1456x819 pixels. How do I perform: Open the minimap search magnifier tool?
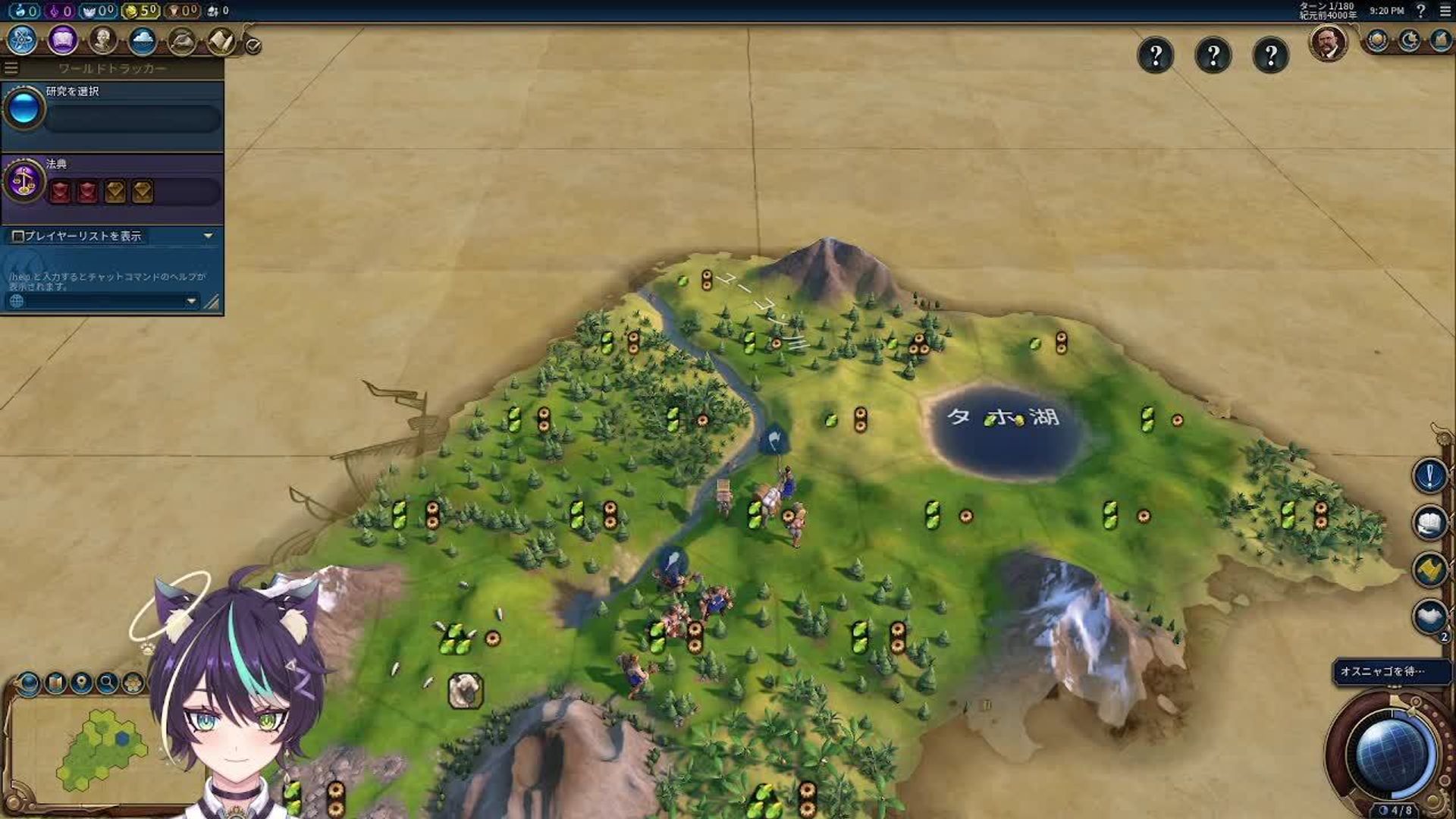click(x=107, y=682)
